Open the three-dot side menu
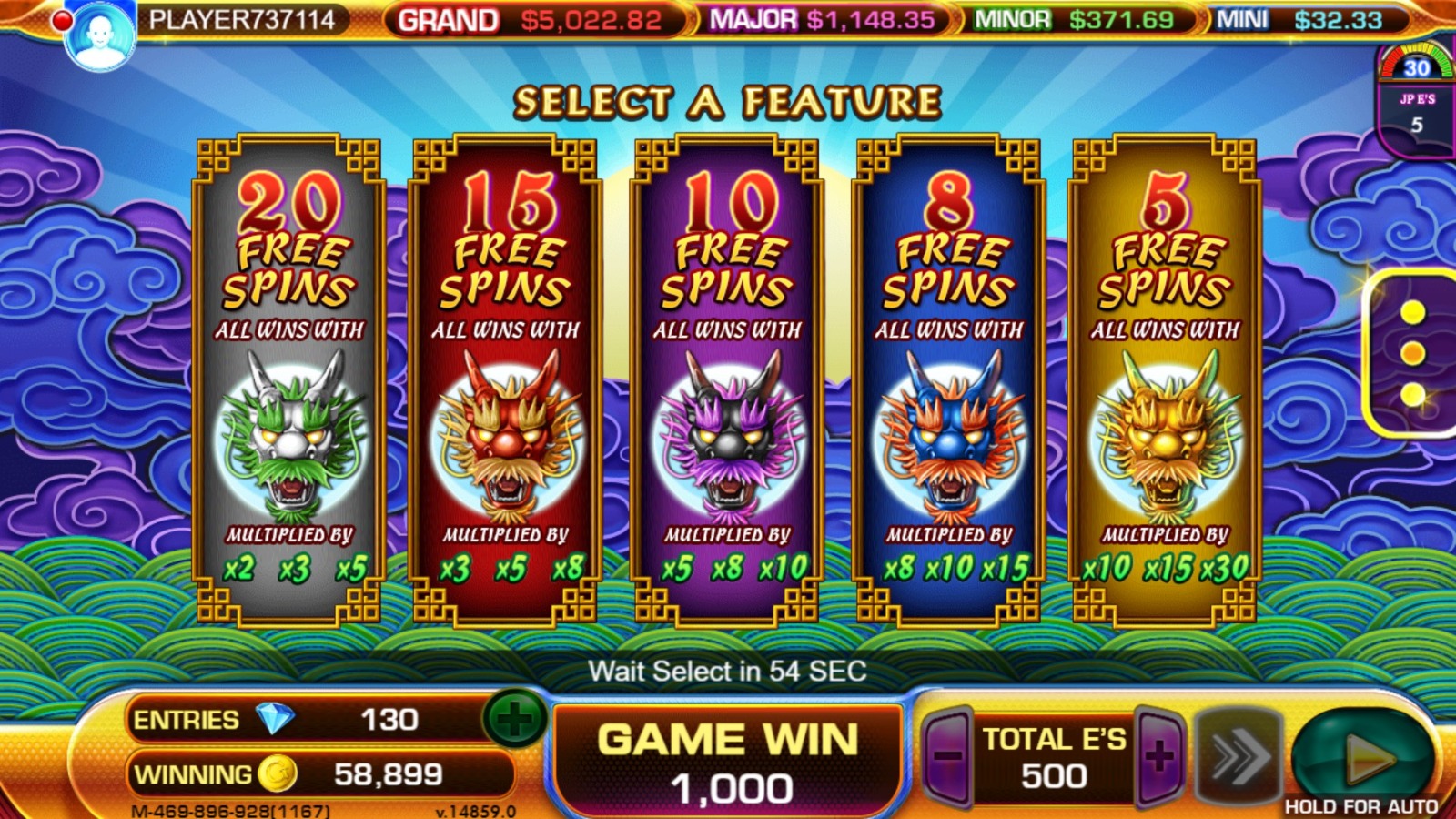This screenshot has width=1456, height=819. [1412, 354]
